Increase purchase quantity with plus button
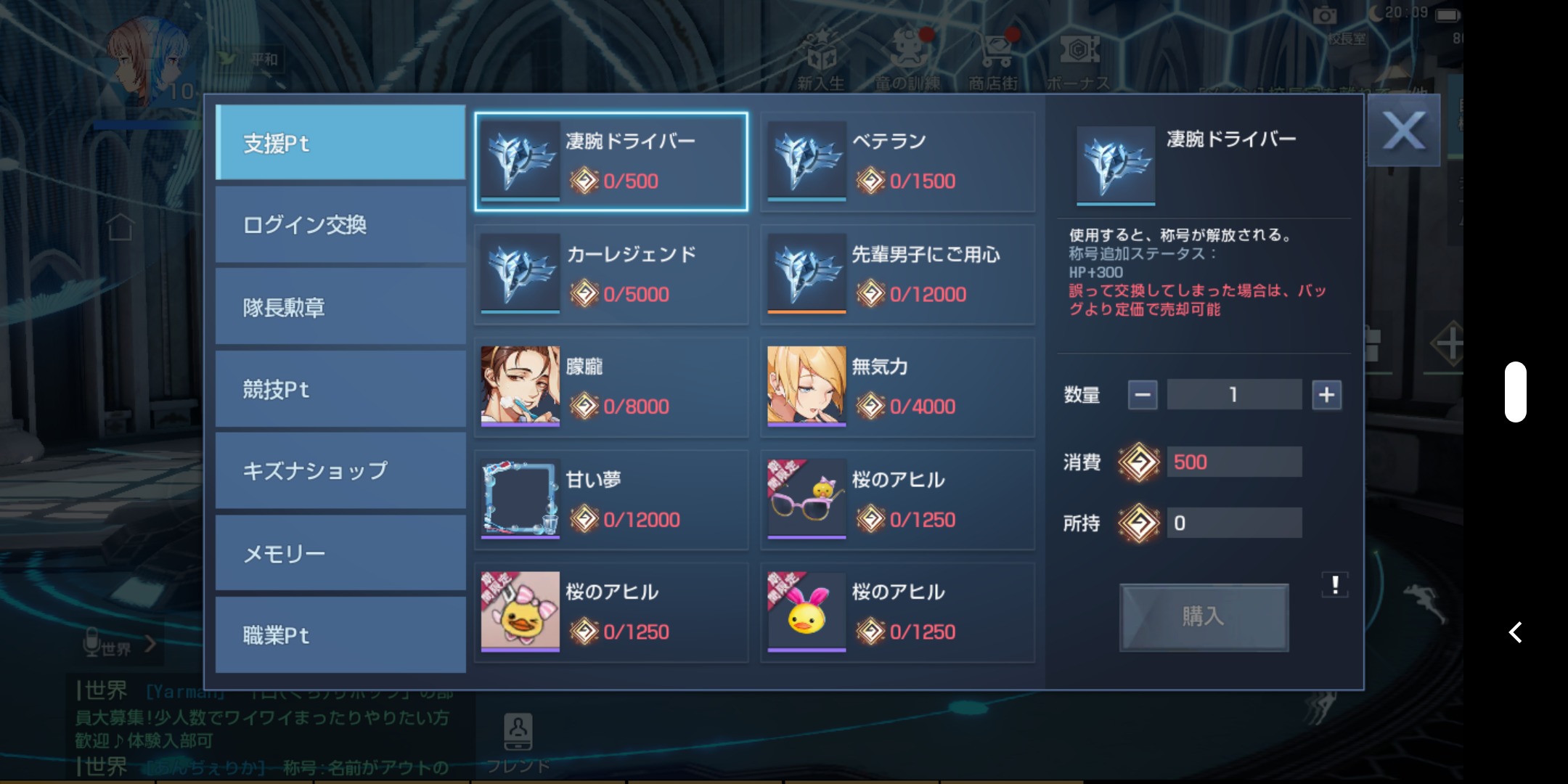The image size is (1568, 784). click(1326, 395)
